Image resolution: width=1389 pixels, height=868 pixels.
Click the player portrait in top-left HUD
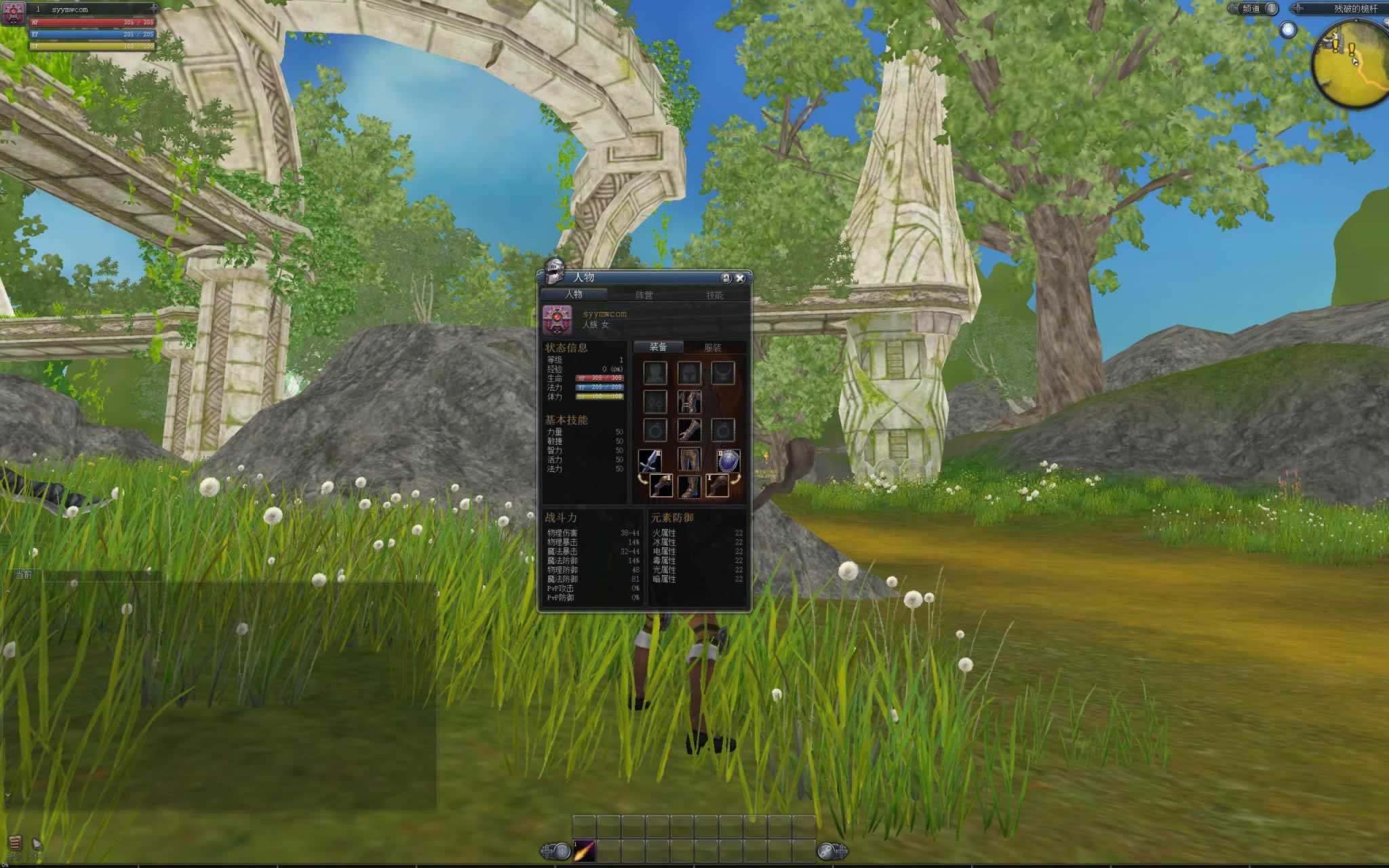14,12
